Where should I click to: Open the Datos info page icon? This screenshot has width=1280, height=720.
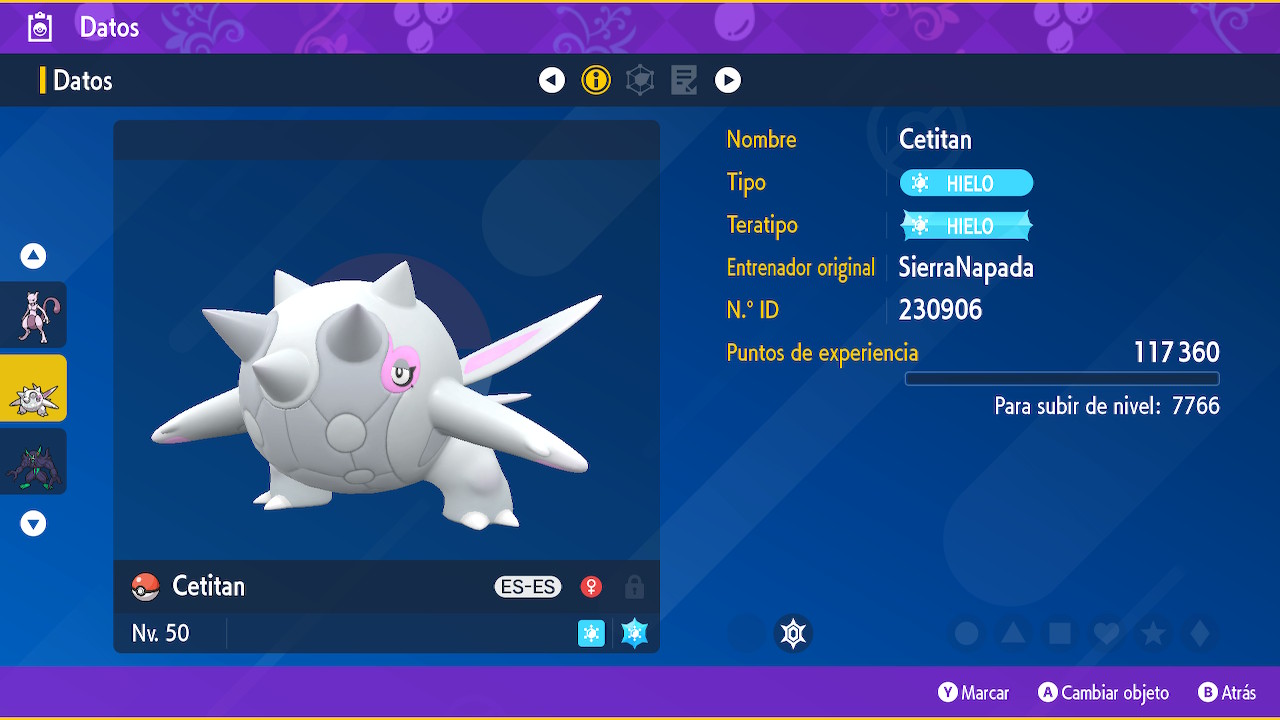coord(596,80)
